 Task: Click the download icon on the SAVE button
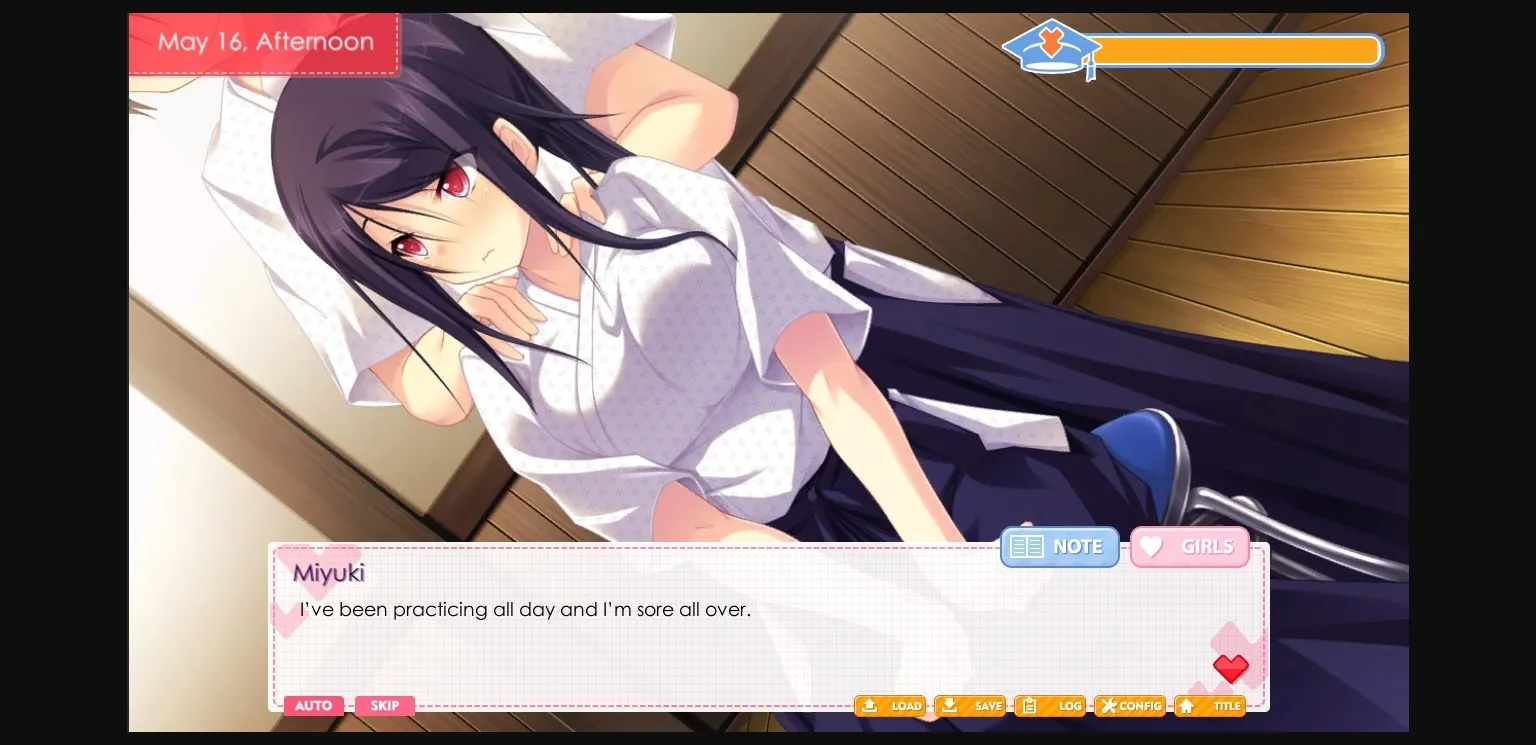tap(950, 706)
